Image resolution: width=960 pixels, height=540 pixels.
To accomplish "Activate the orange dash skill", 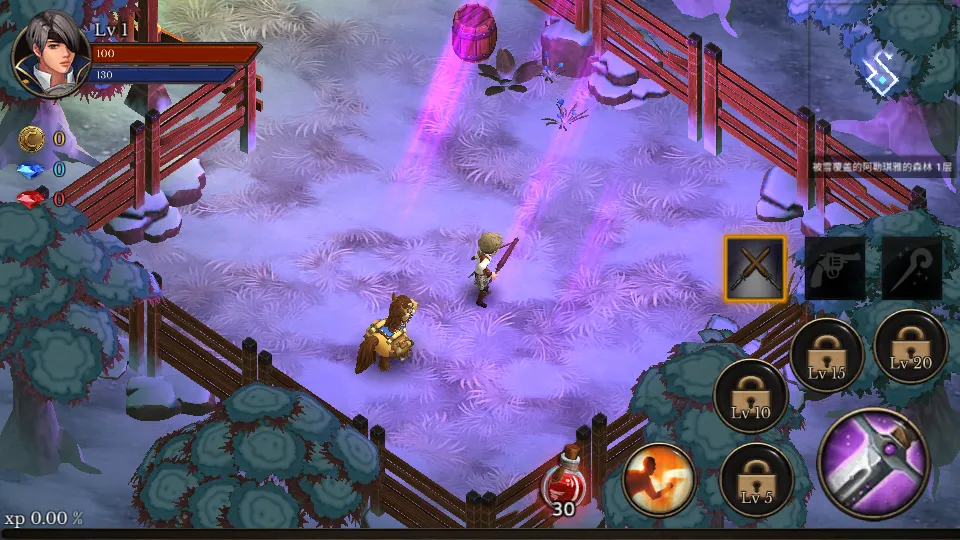I will point(660,479).
